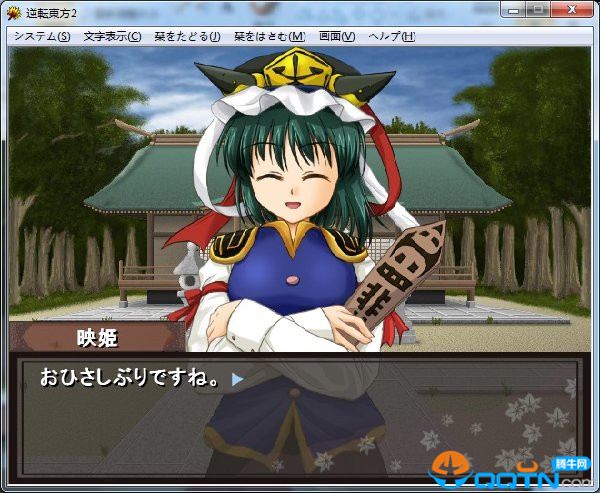Screen dimensions: 600x493
Task: Minimize the game window
Action: coord(513,9)
